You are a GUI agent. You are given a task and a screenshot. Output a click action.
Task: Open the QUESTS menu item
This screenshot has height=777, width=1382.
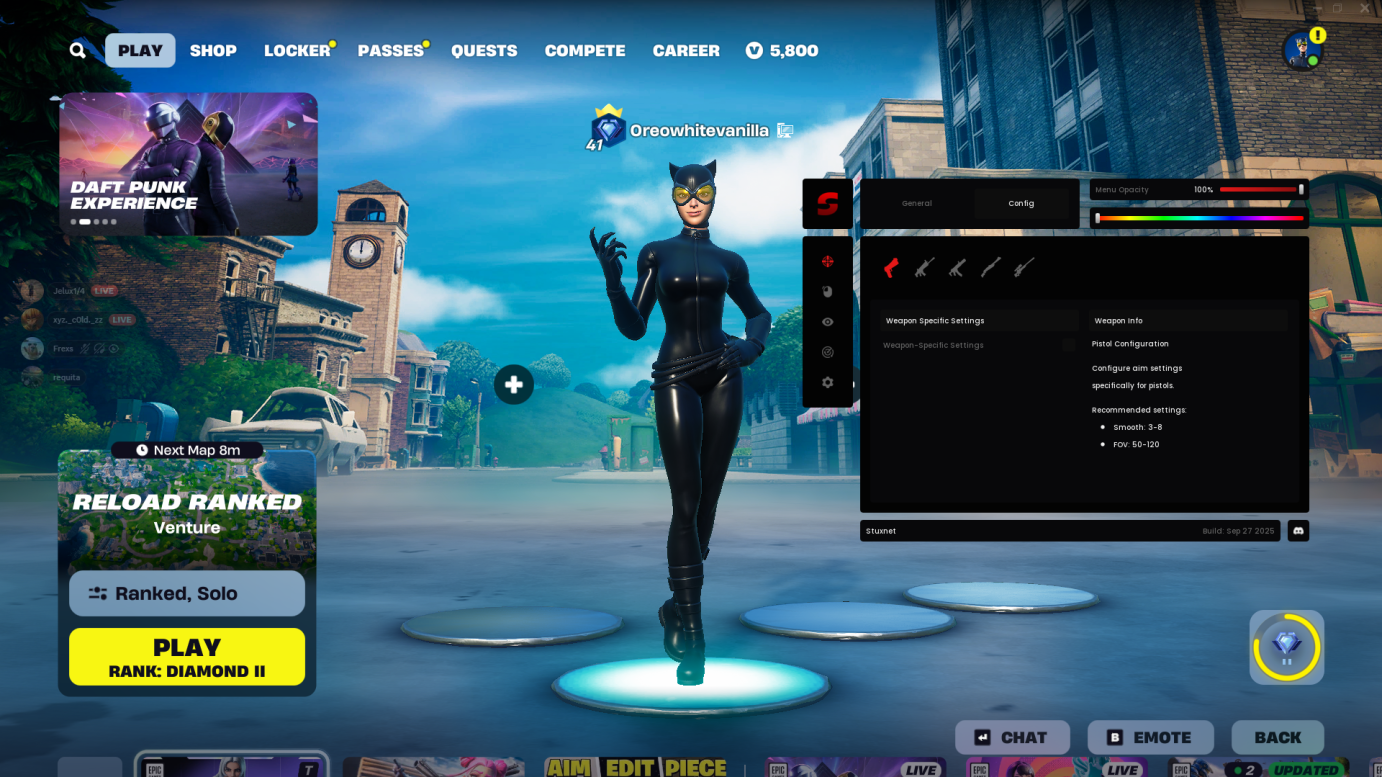(484, 50)
